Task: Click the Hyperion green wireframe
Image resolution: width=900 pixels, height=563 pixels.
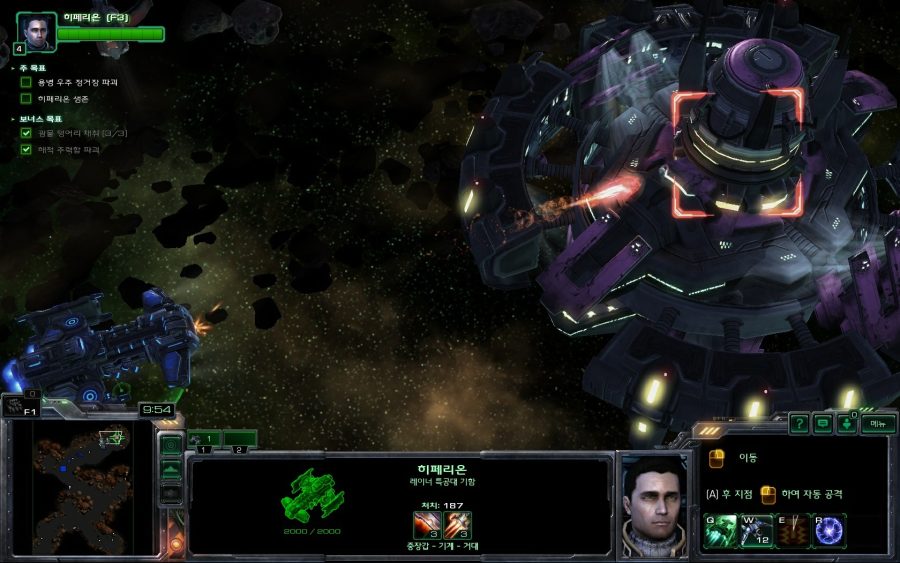Action: click(x=311, y=492)
